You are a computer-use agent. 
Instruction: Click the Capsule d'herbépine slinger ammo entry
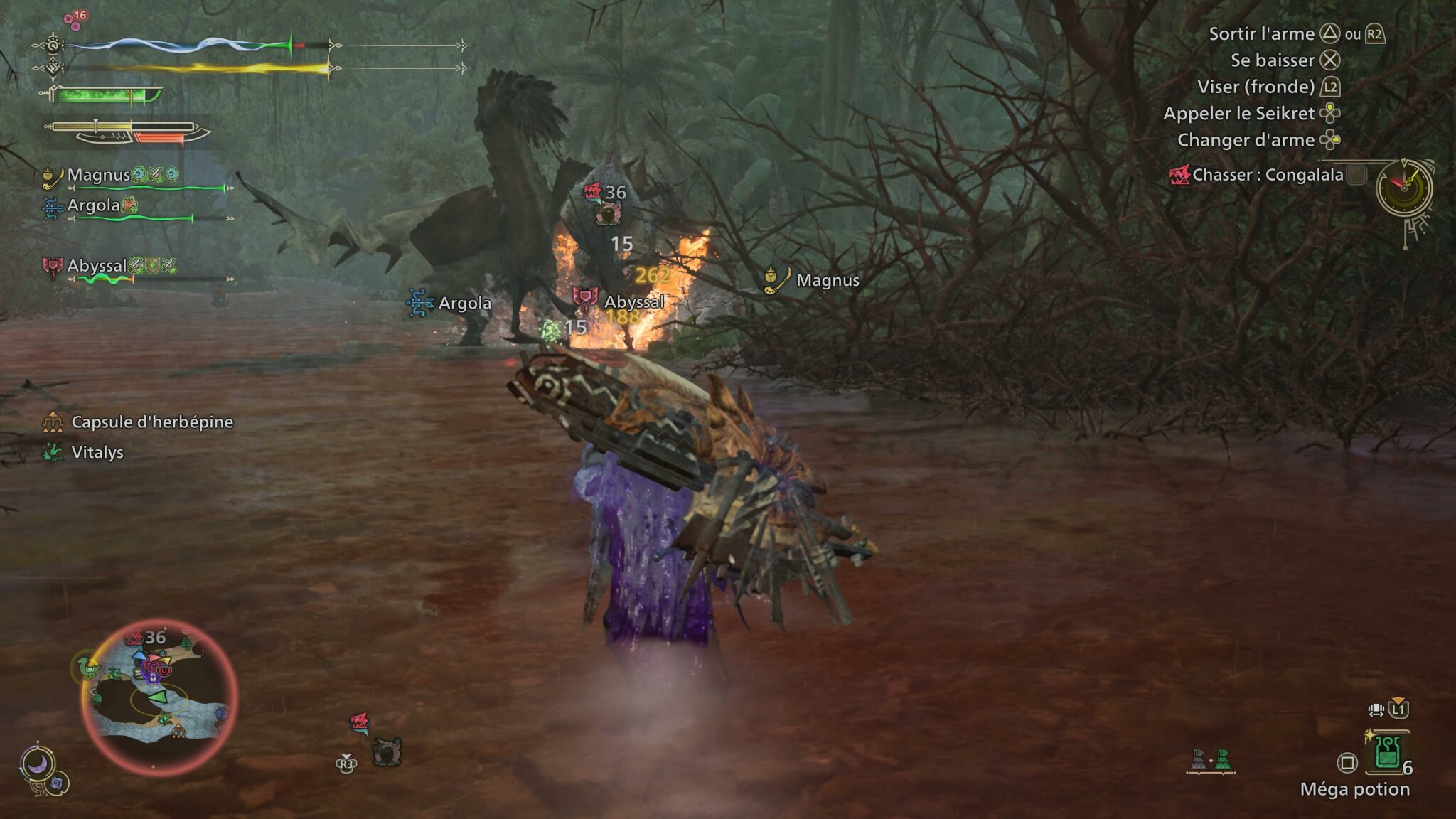click(151, 422)
